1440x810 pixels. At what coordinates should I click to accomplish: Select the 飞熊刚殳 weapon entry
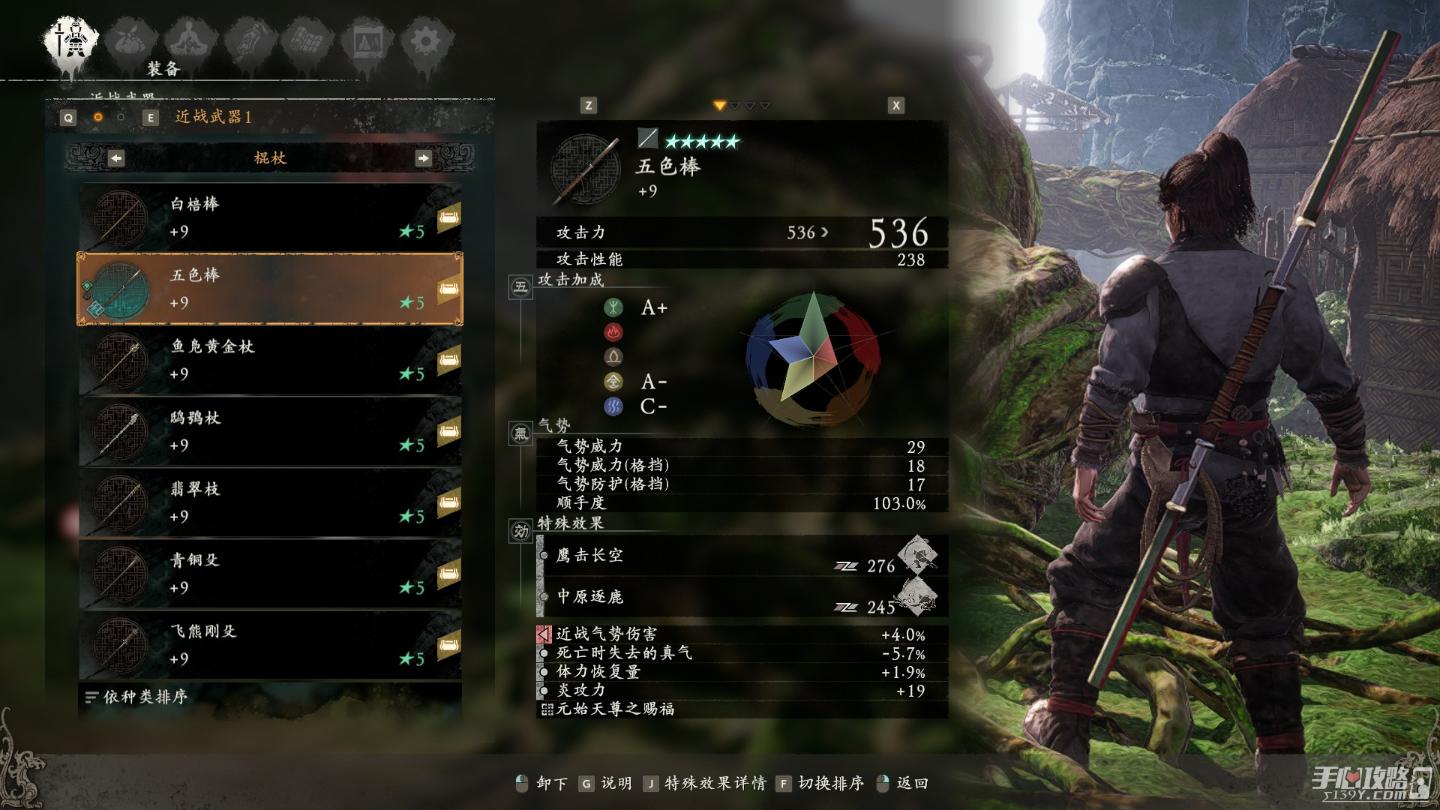coord(270,645)
